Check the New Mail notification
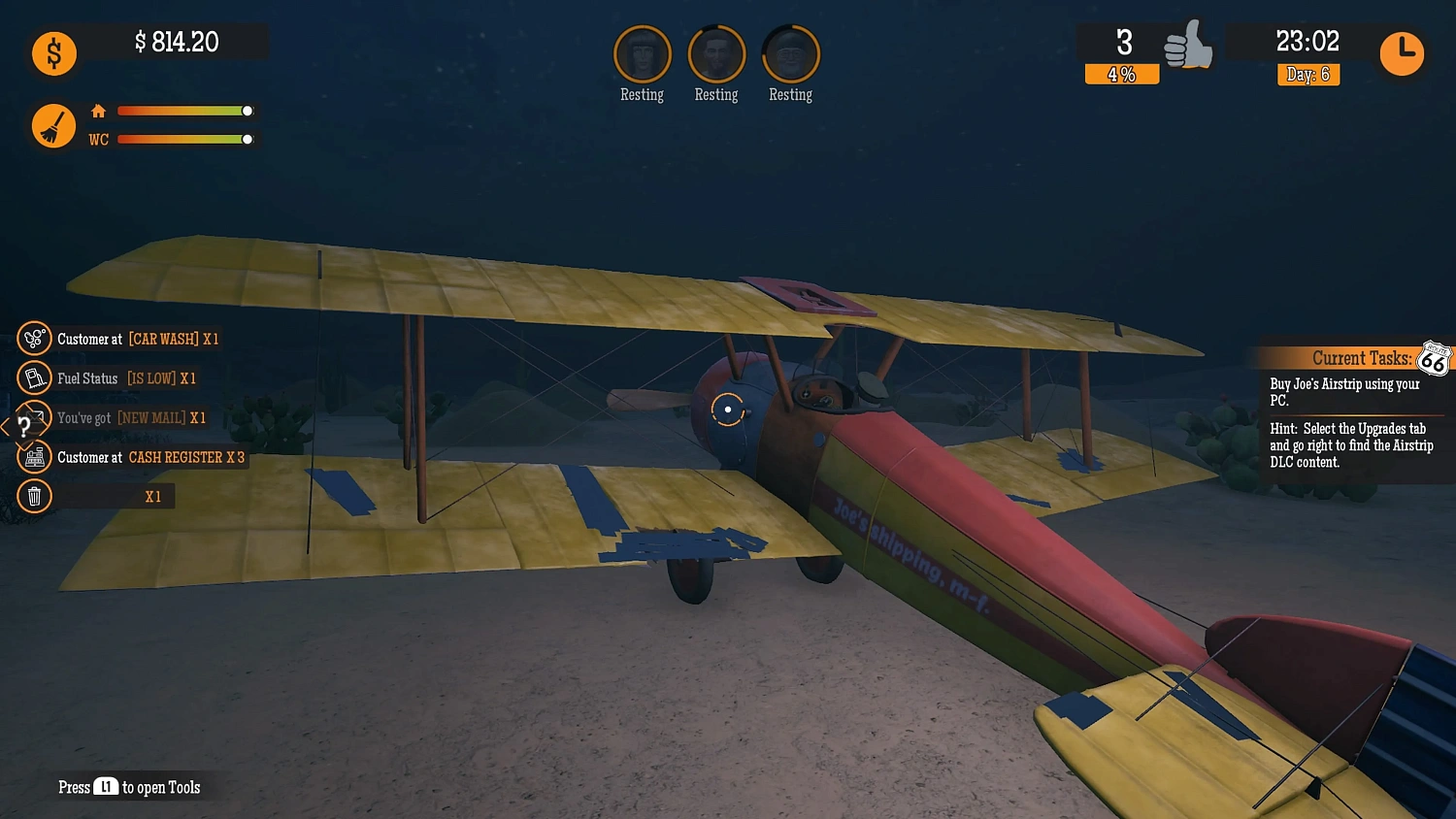Screen dimensions: 1456x819 [x=131, y=418]
